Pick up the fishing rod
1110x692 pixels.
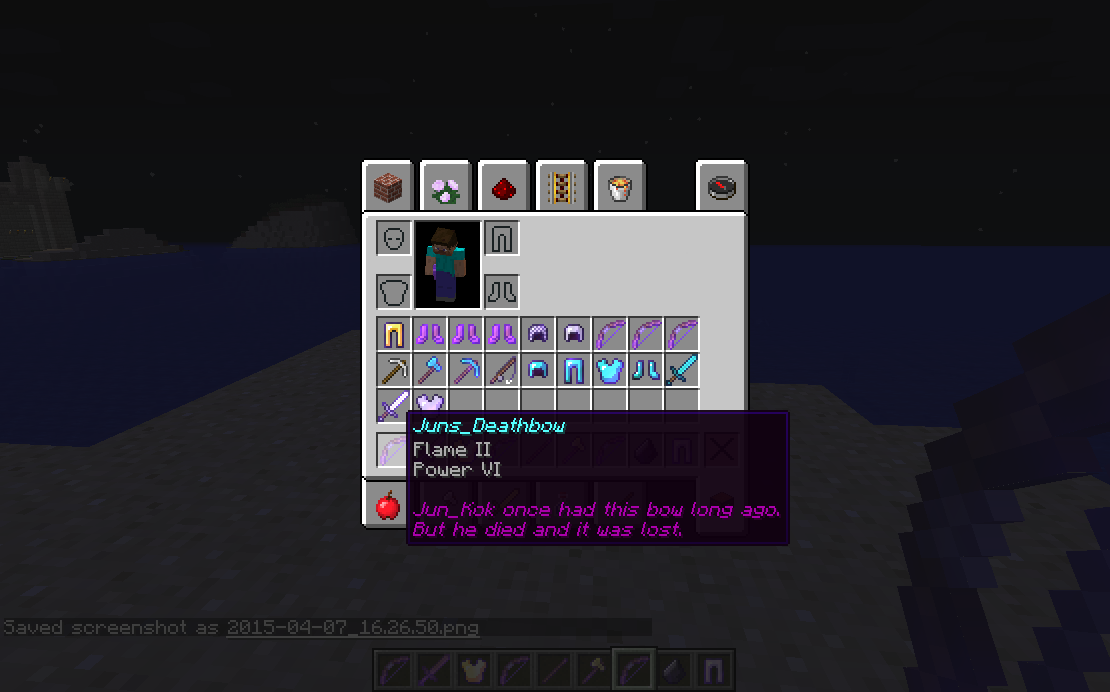[502, 371]
